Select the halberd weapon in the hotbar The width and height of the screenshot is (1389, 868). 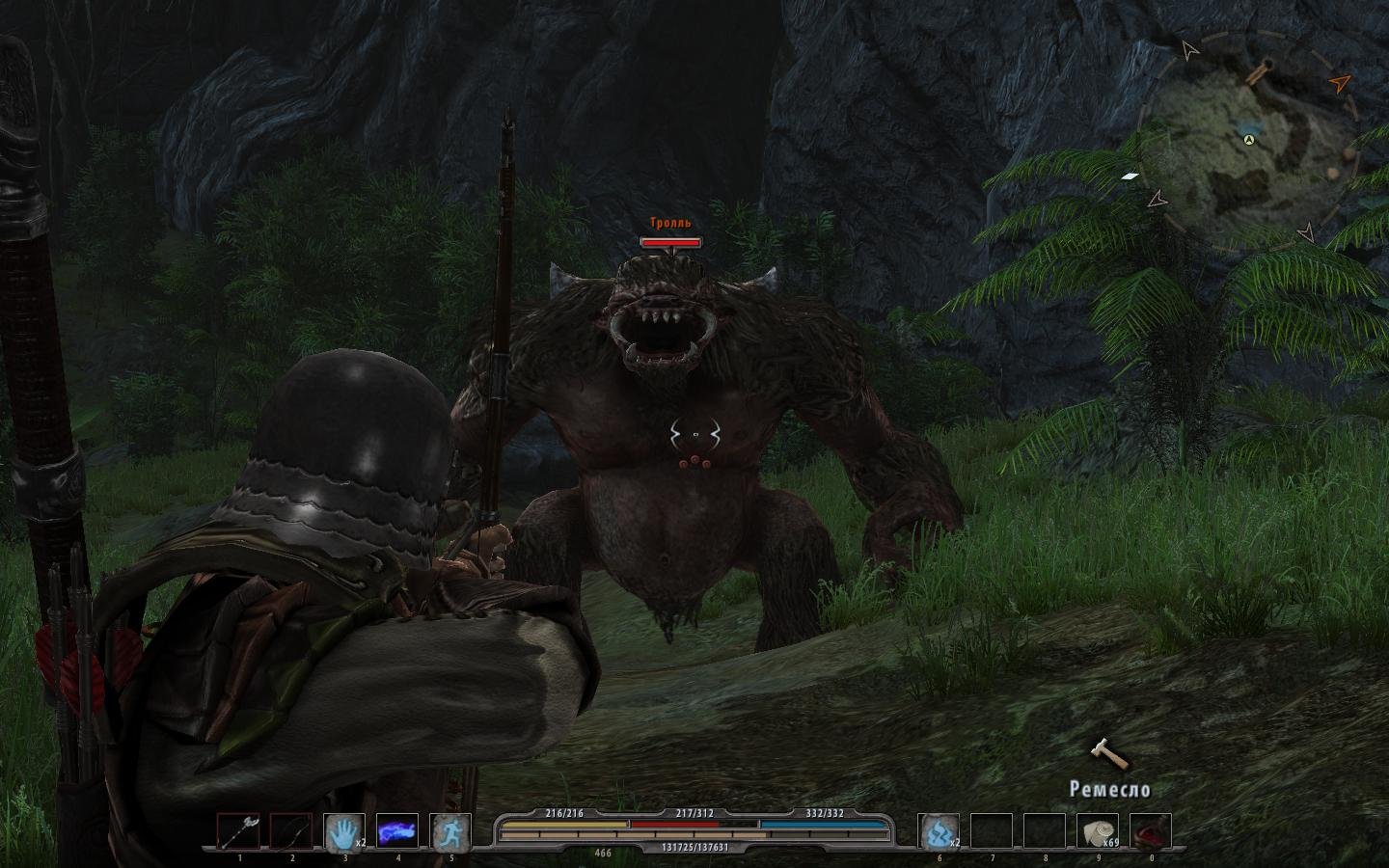[238, 832]
